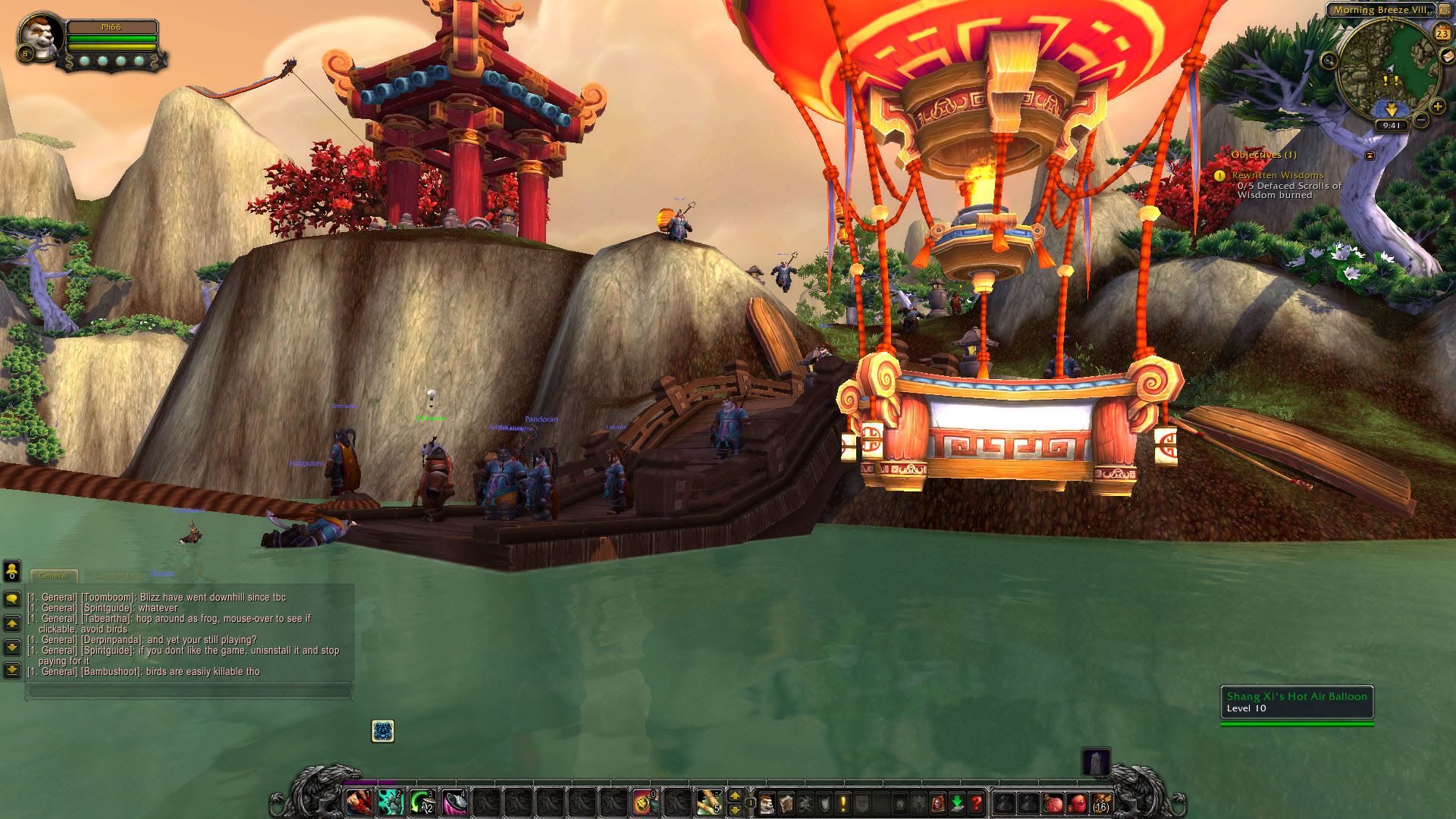Use the green arrow ability in slot 3
Viewport: 1456px width, 819px height.
tap(422, 802)
